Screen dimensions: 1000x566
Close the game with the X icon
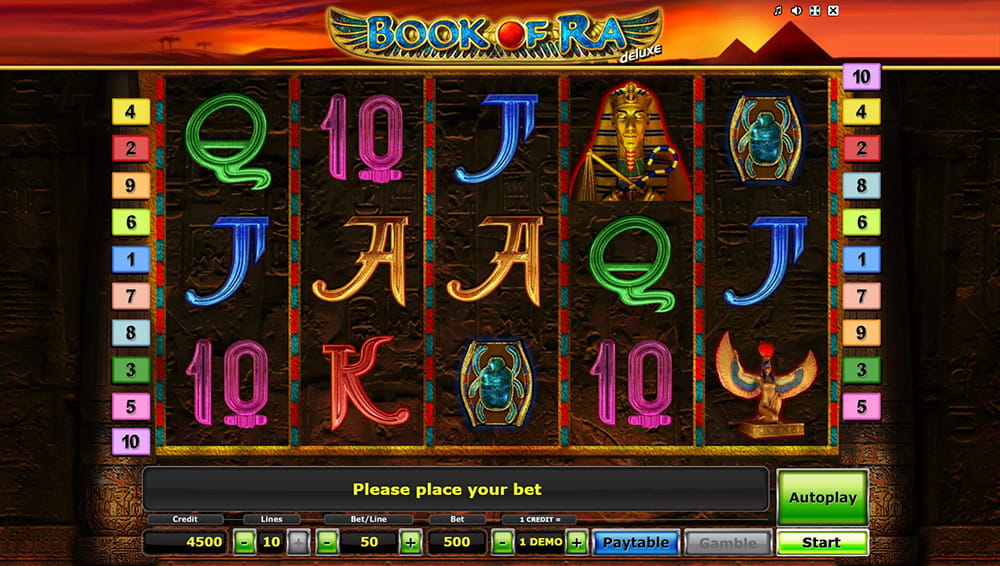tap(833, 11)
